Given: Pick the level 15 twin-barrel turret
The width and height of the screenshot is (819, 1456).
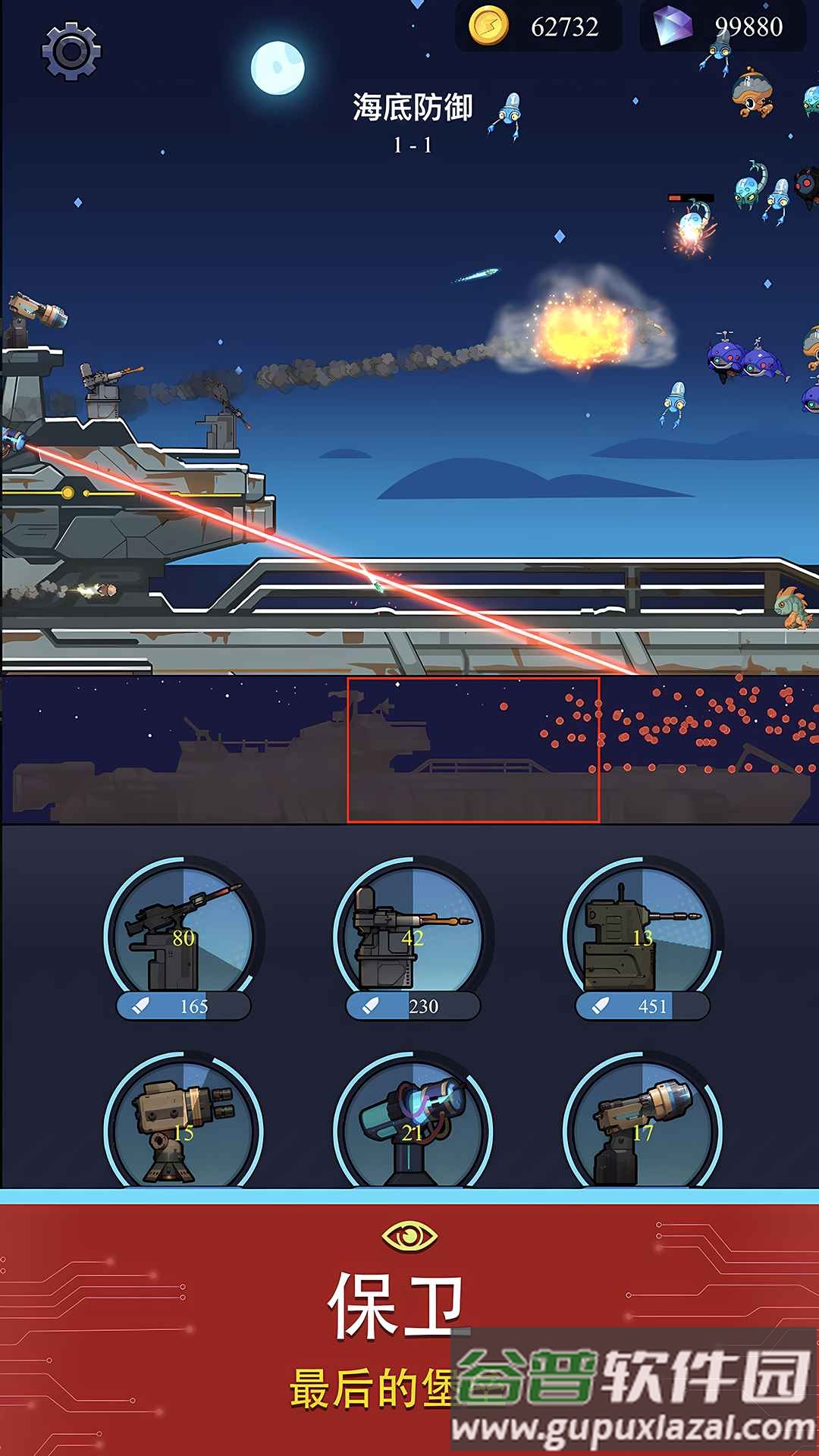Looking at the screenshot, I should [183, 1126].
